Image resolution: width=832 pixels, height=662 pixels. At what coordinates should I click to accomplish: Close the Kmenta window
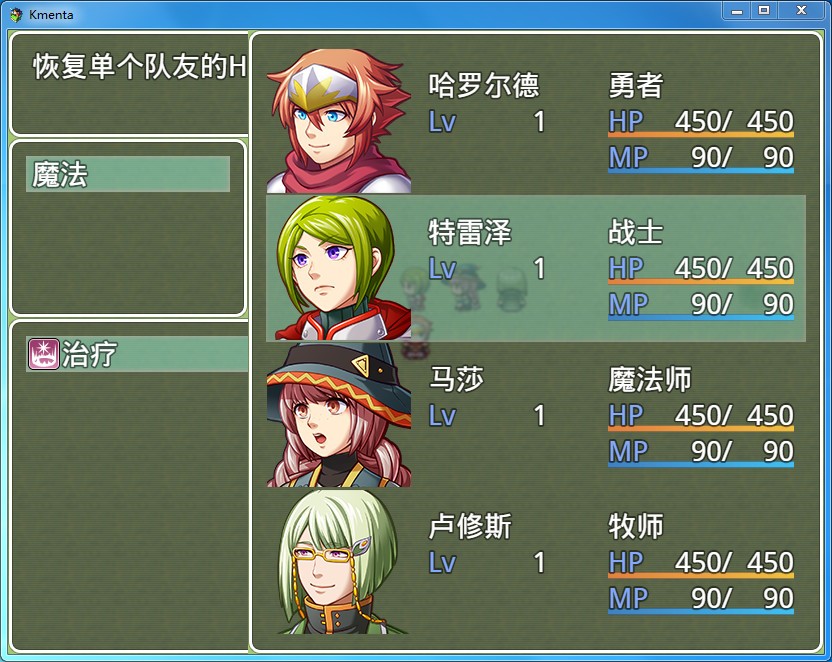click(800, 10)
